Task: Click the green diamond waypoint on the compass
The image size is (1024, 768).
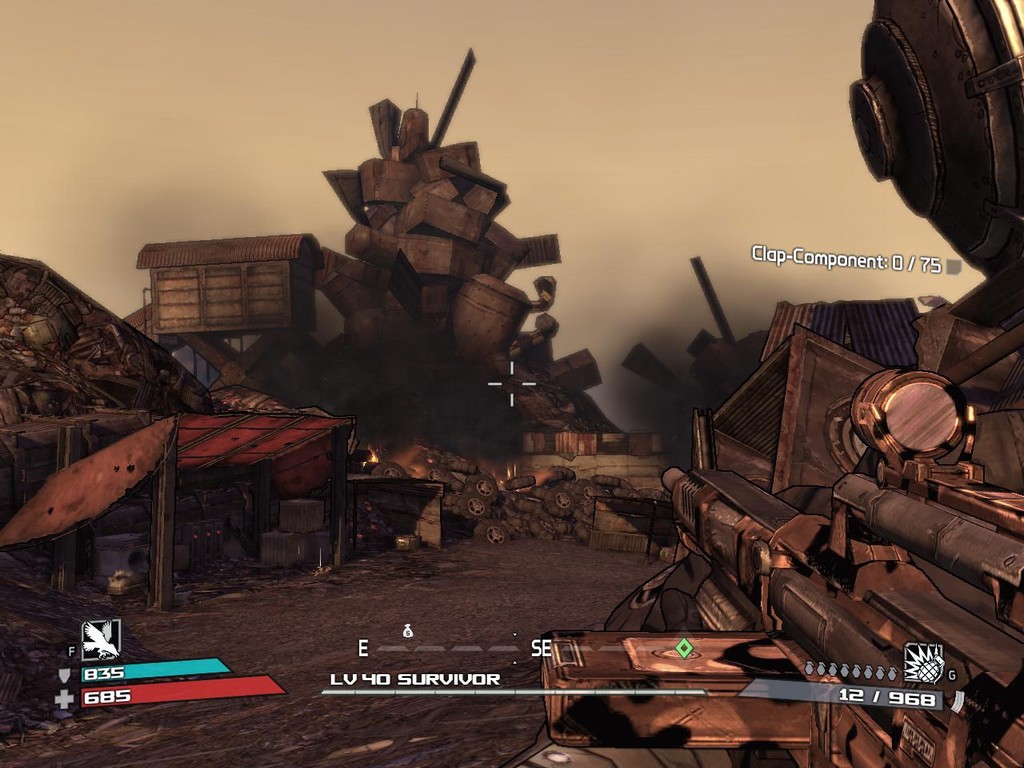Action: click(x=684, y=648)
